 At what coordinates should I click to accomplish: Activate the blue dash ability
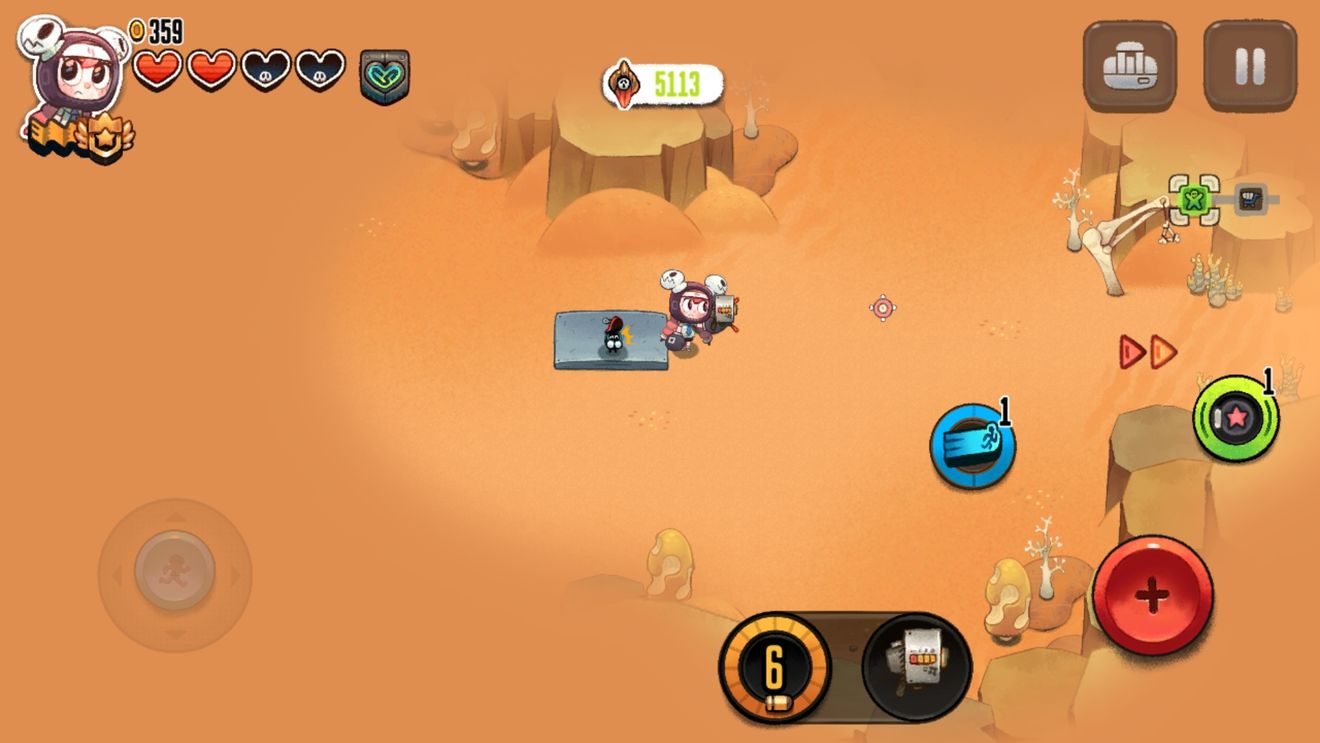[973, 446]
